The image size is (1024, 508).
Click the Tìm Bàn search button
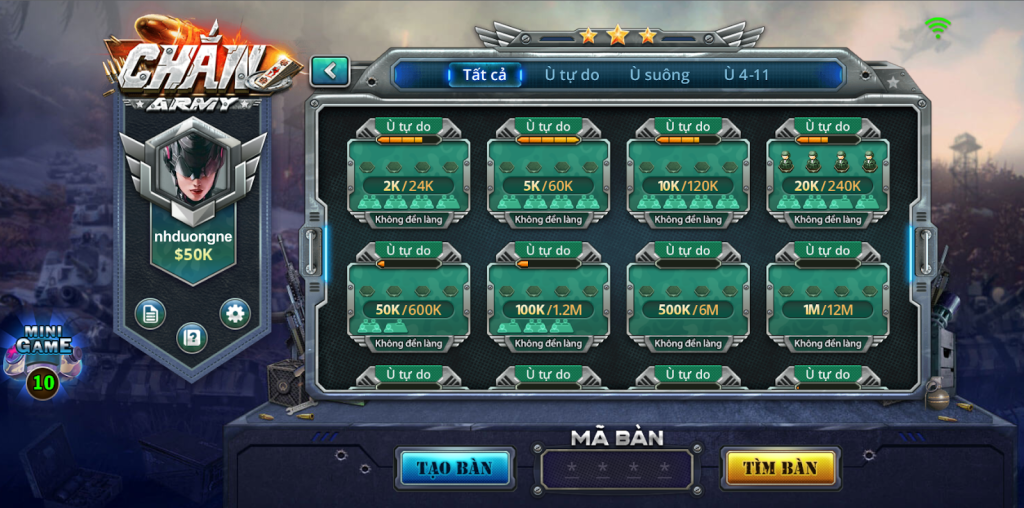(780, 468)
